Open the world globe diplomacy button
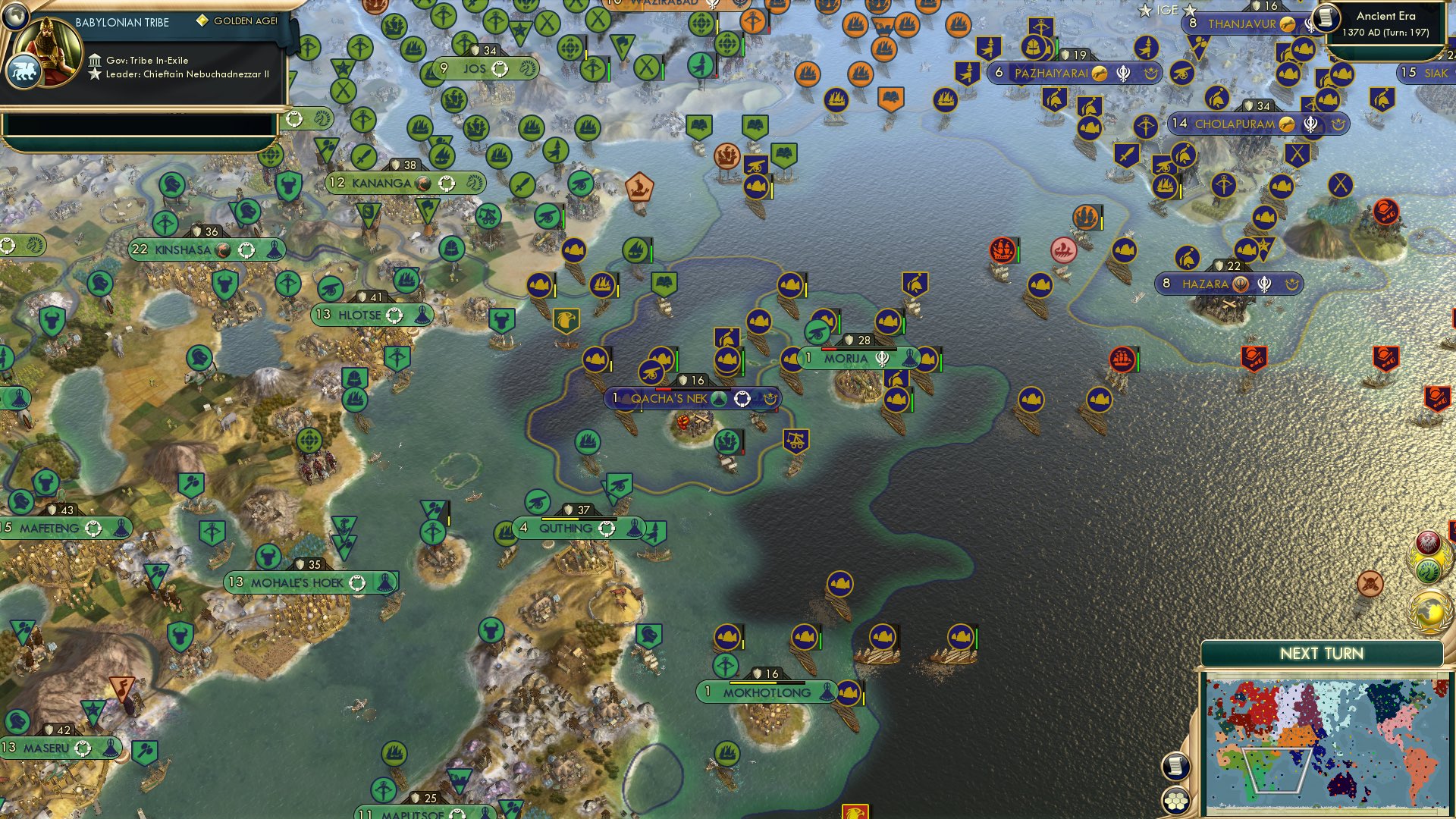 pos(1429,608)
